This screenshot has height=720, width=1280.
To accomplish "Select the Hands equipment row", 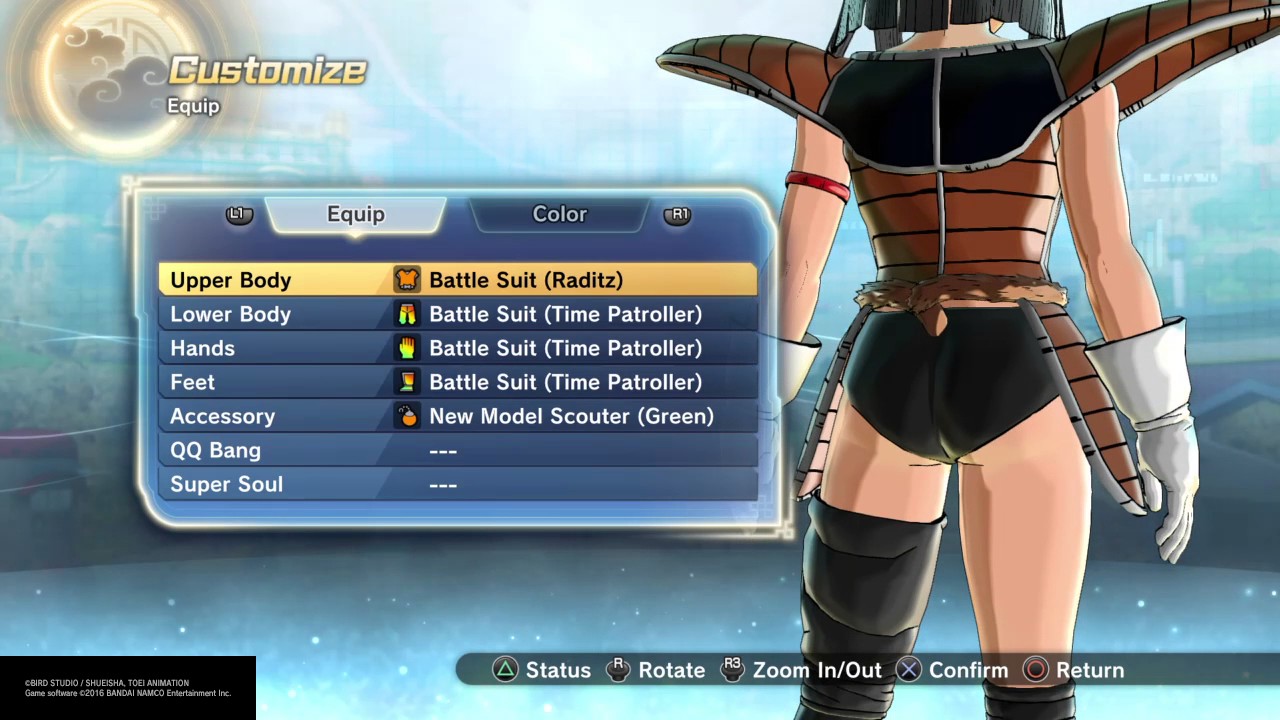I will (x=457, y=348).
